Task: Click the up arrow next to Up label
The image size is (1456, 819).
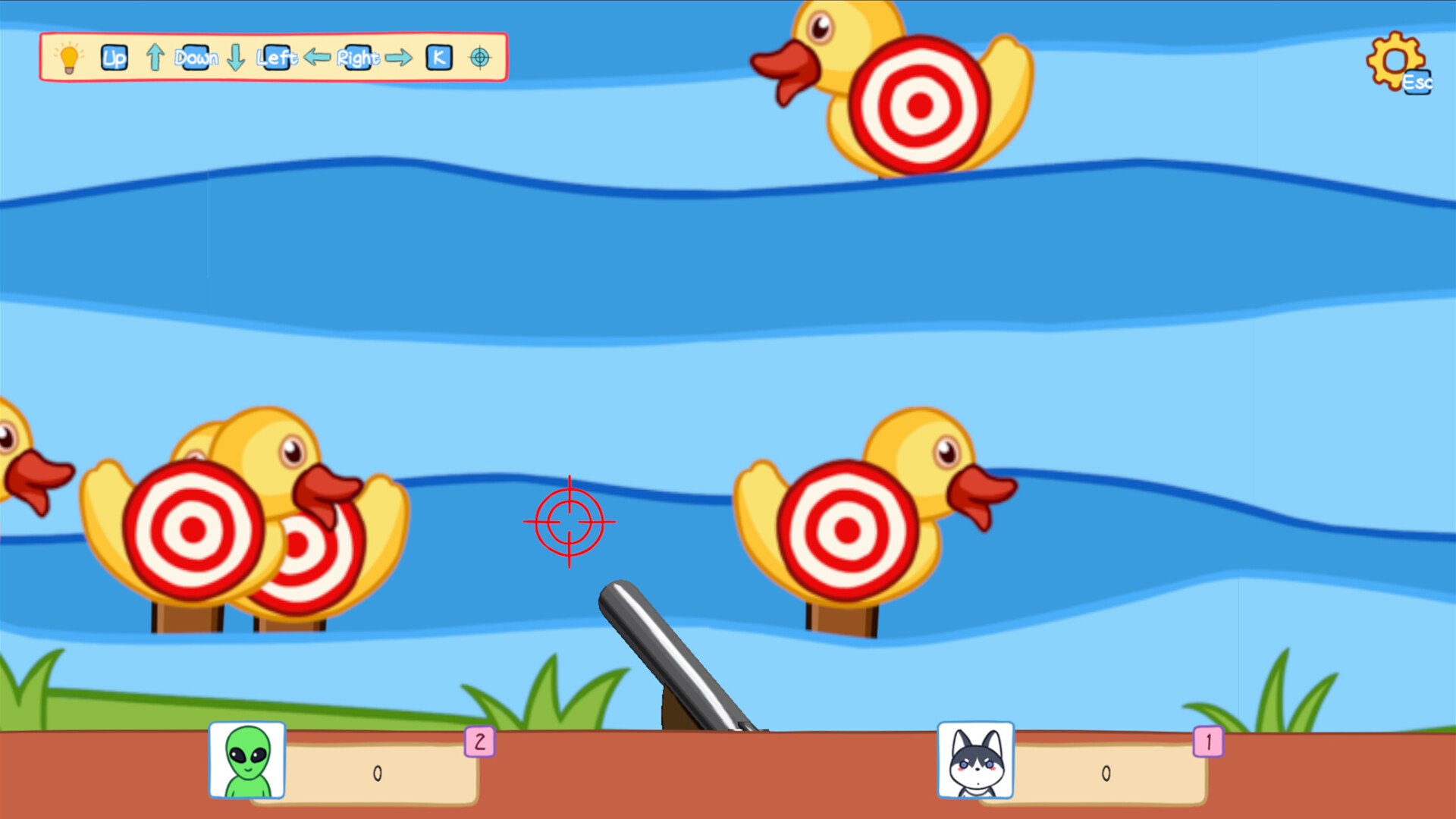Action: click(155, 57)
